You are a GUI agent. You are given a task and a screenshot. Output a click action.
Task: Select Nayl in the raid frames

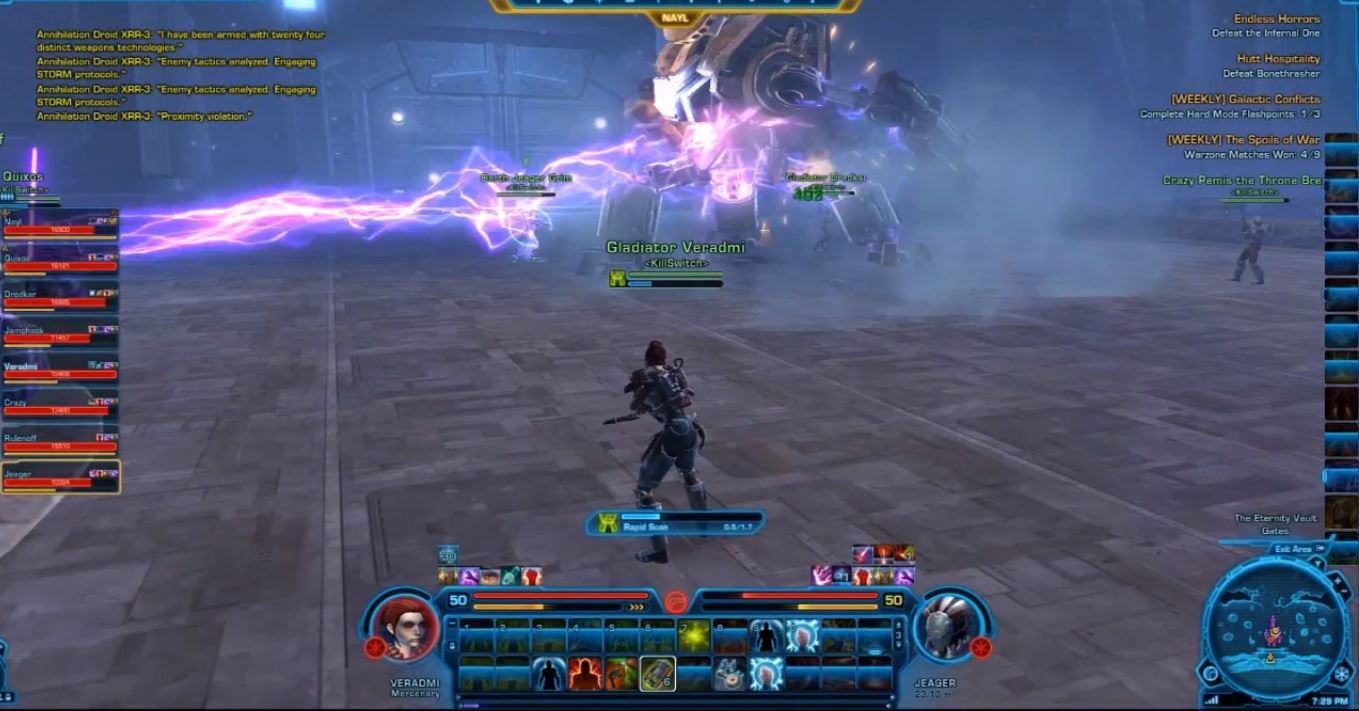pyautogui.click(x=60, y=226)
